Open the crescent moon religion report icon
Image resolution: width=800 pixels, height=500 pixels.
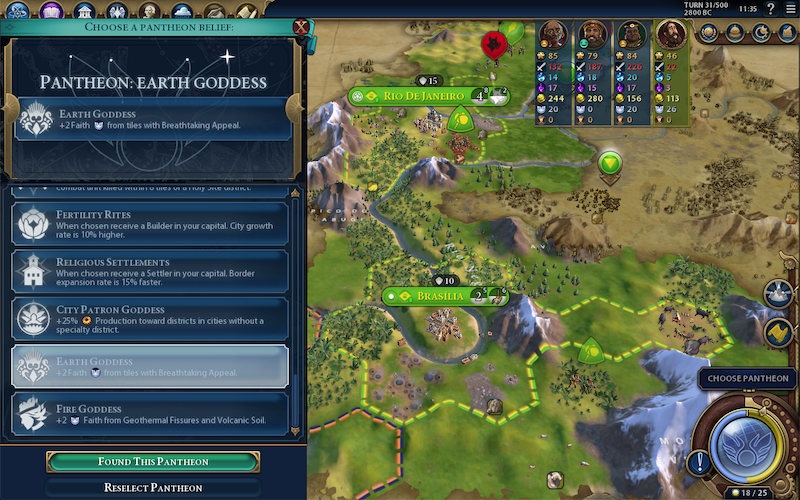pos(761,33)
